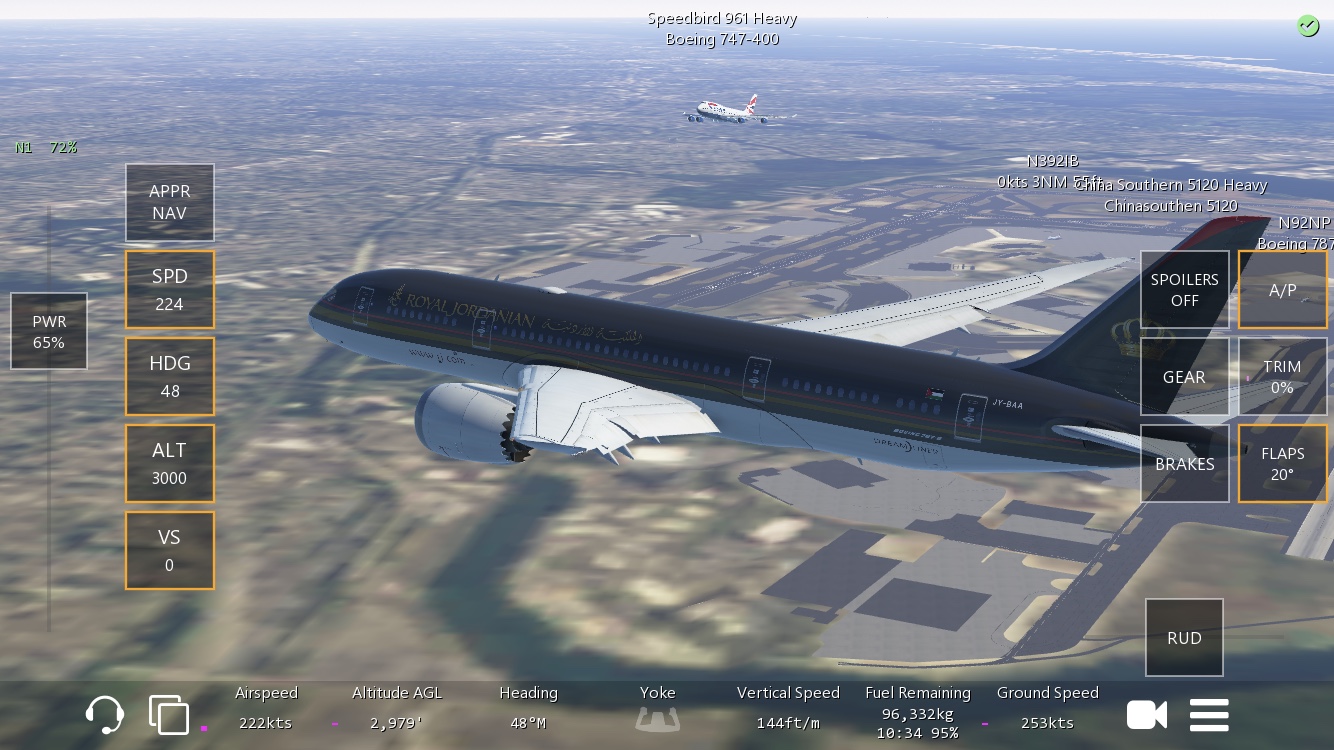Adjust the TRIM 0% control
Image resolution: width=1334 pixels, height=750 pixels.
click(1282, 376)
